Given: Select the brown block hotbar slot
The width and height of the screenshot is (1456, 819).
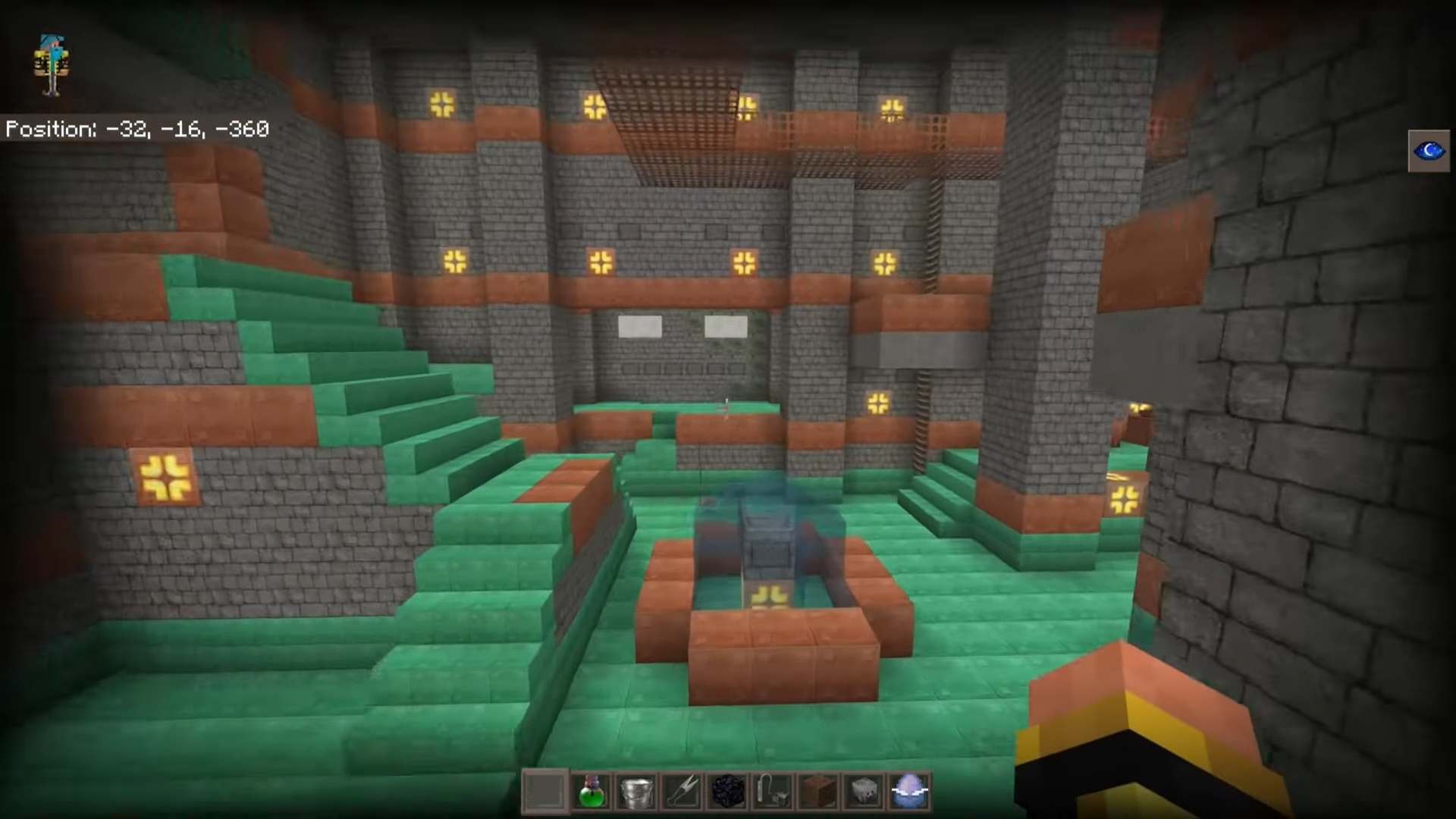Looking at the screenshot, I should point(819,792).
